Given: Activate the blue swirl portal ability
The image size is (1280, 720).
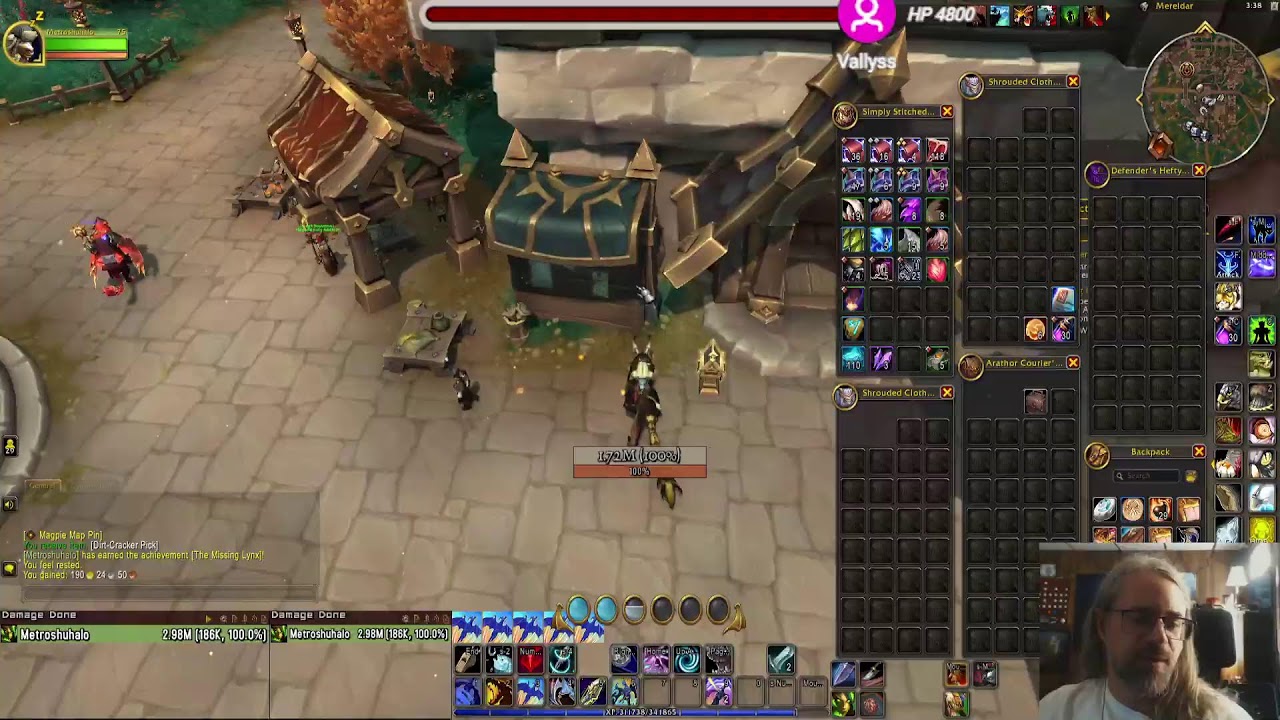Looking at the screenshot, I should click(x=687, y=660).
